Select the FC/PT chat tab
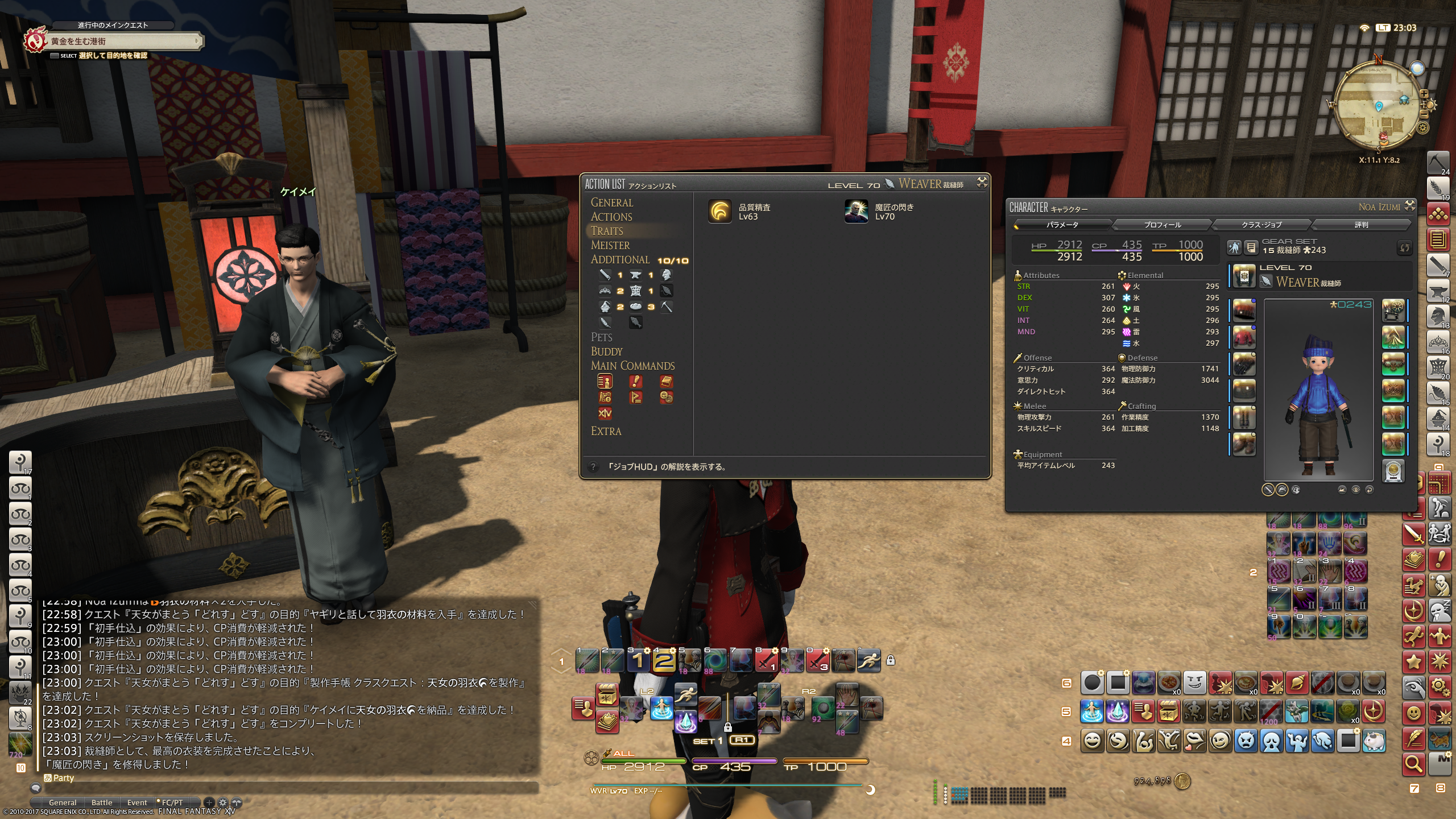Image resolution: width=1456 pixels, height=819 pixels. tap(172, 803)
